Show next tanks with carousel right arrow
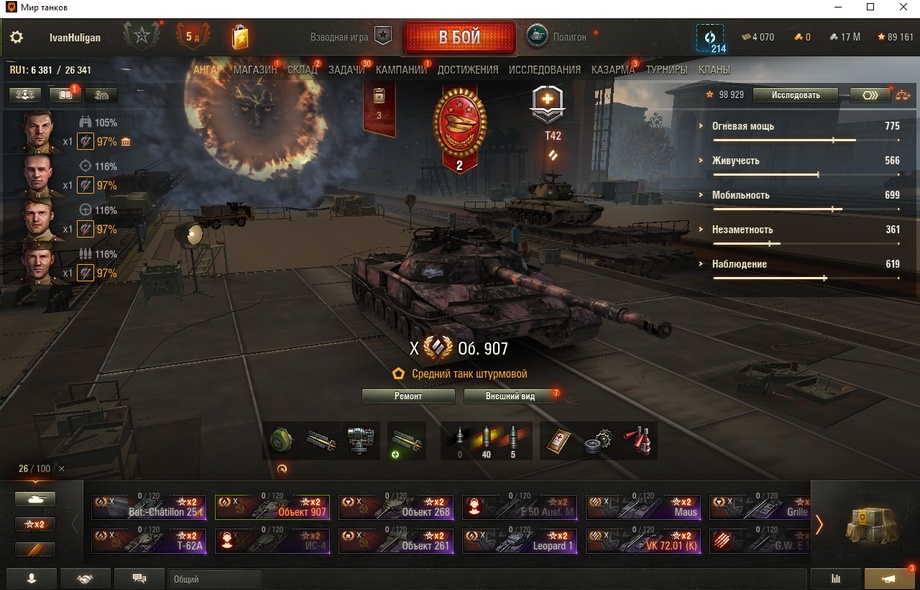920x590 pixels. 819,524
